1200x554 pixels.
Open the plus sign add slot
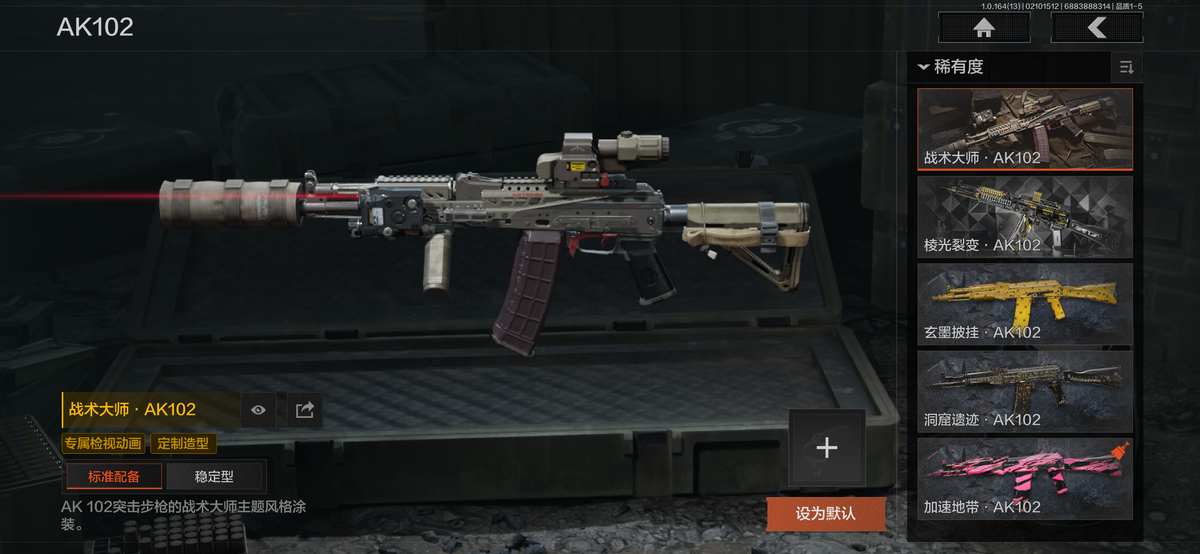(x=826, y=448)
